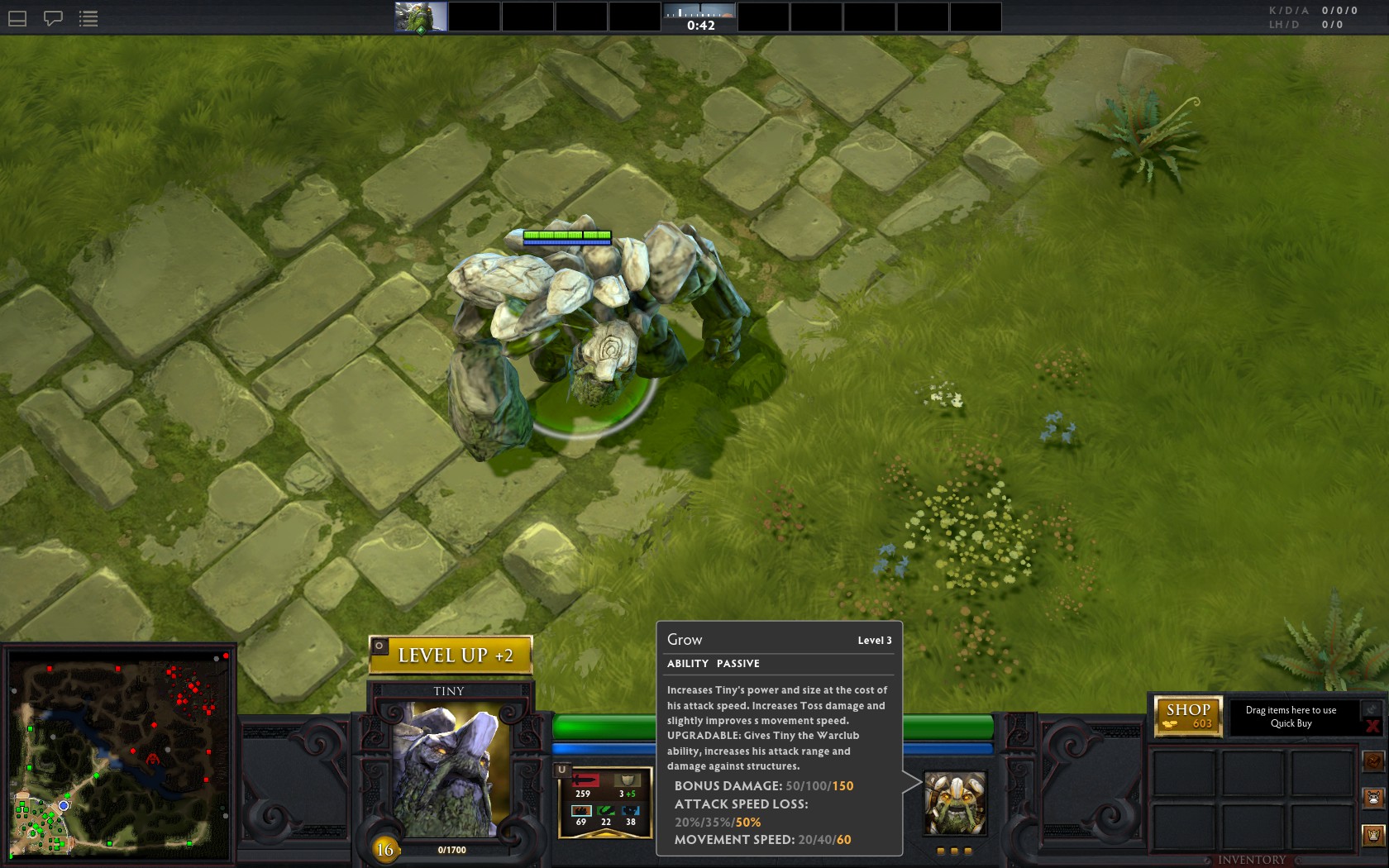
Task: Clear Quick Buy with the red X
Action: [x=1372, y=727]
